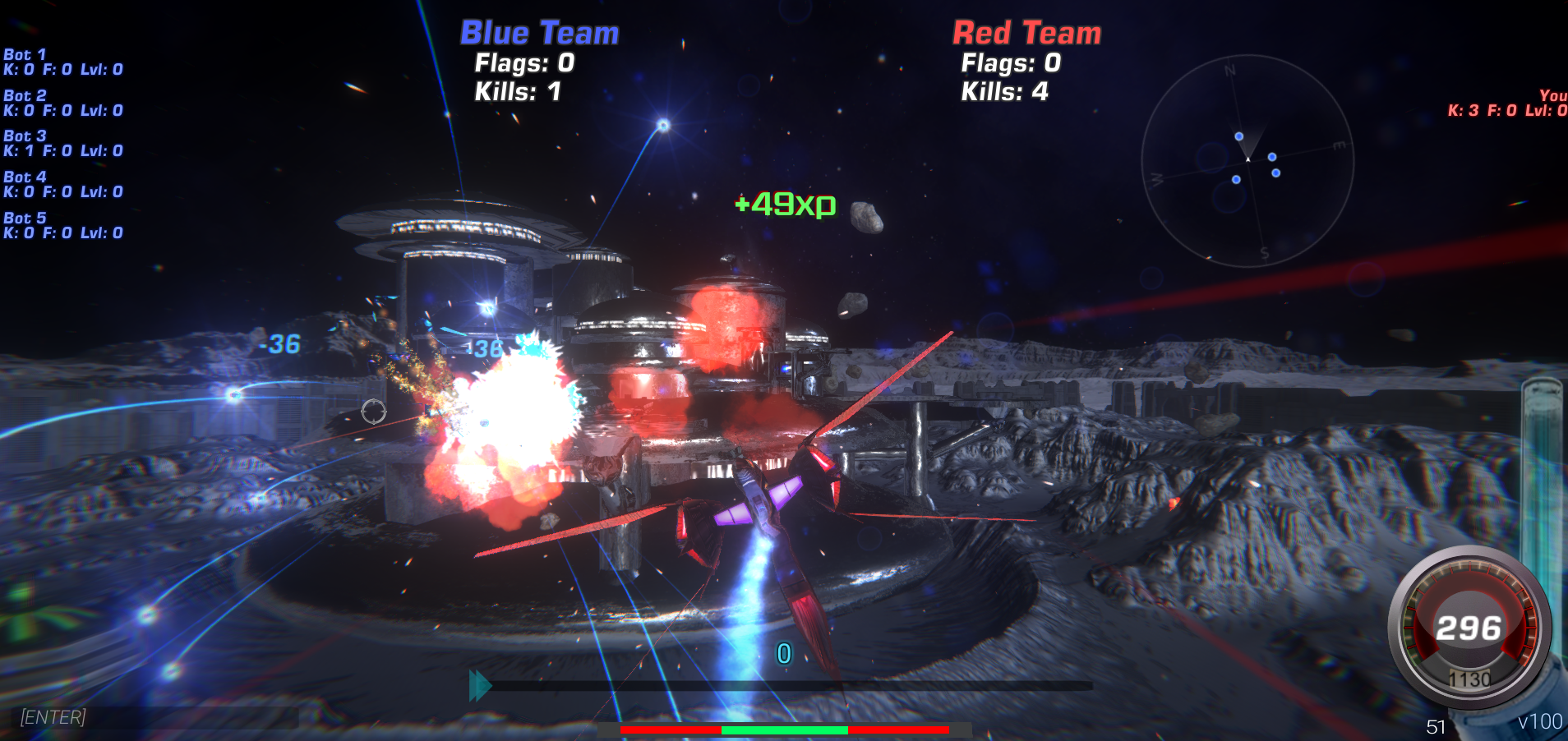
Task: Click the green +49xp popup
Action: (x=785, y=205)
